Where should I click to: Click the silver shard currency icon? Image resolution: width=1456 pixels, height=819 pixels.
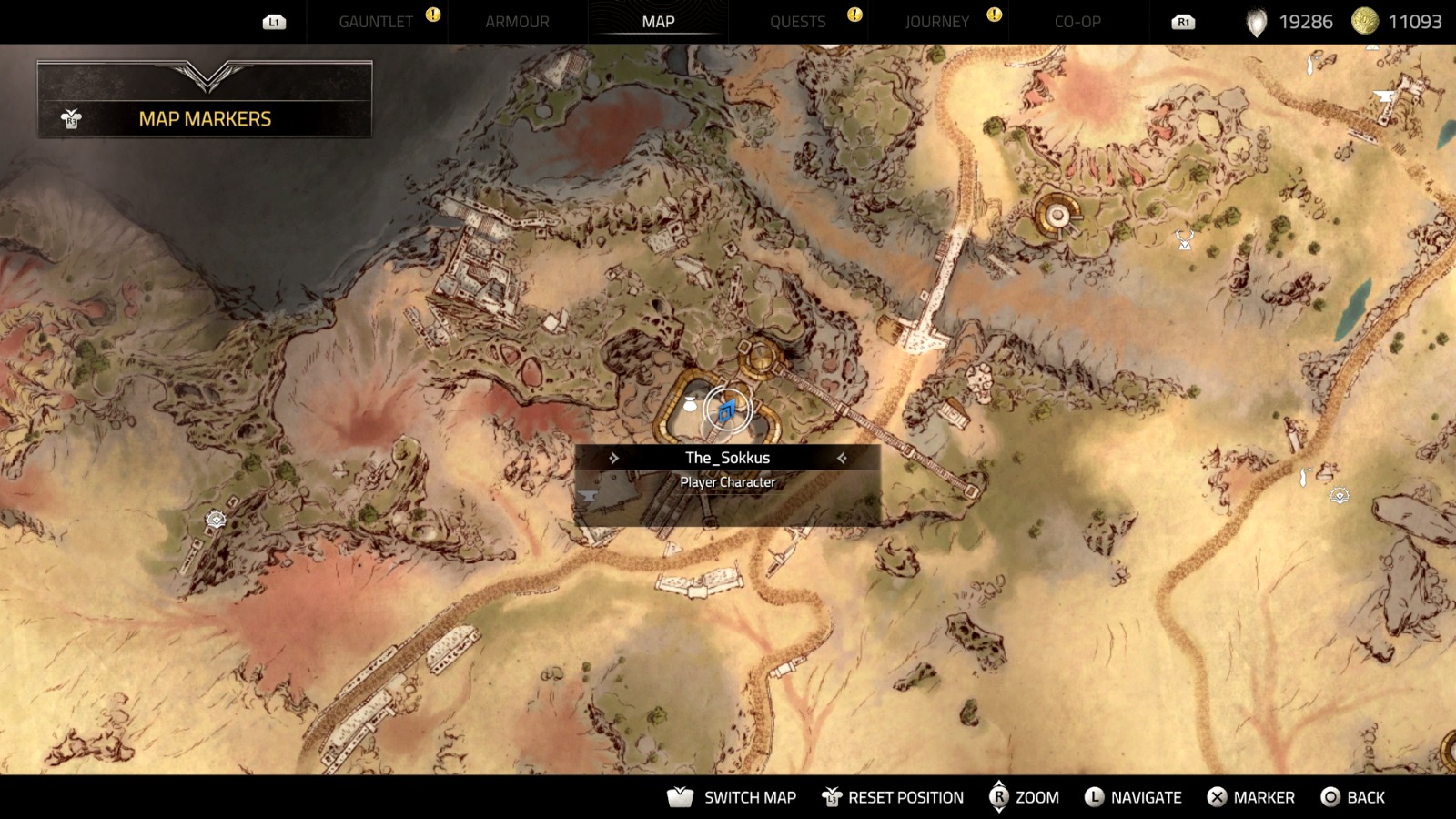click(x=1256, y=22)
